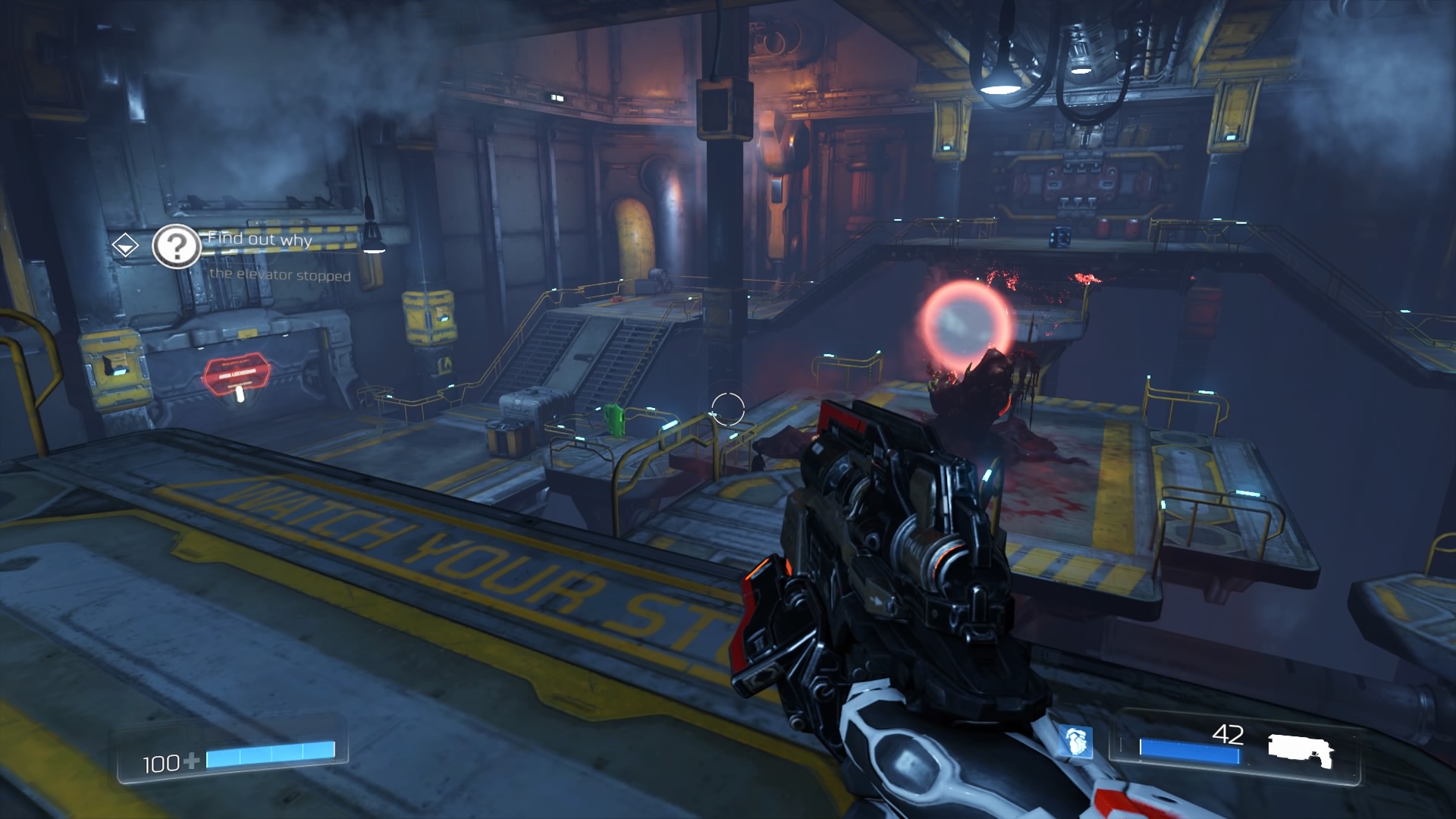The width and height of the screenshot is (1456, 819).
Task: Select the diamond waypoint marker icon
Action: pyautogui.click(x=125, y=245)
